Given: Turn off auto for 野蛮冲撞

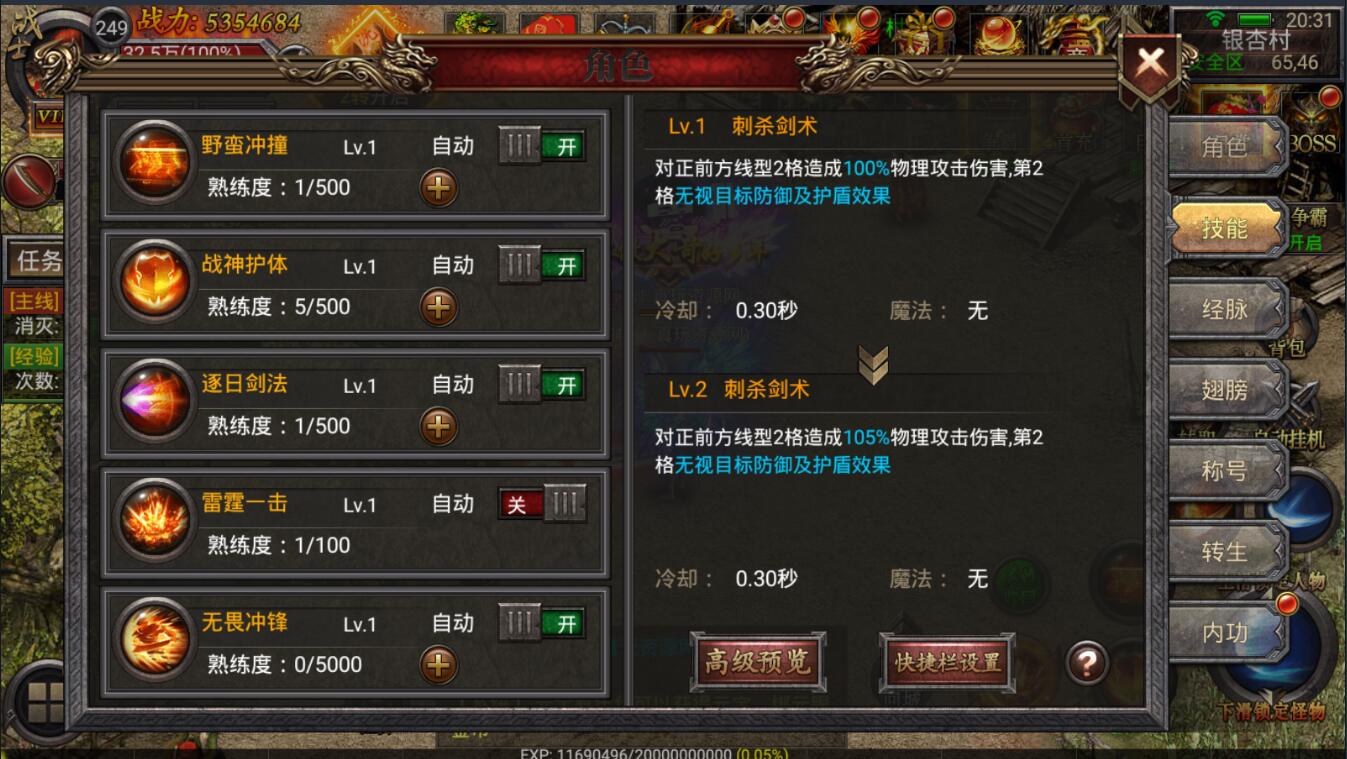Looking at the screenshot, I should (x=541, y=145).
